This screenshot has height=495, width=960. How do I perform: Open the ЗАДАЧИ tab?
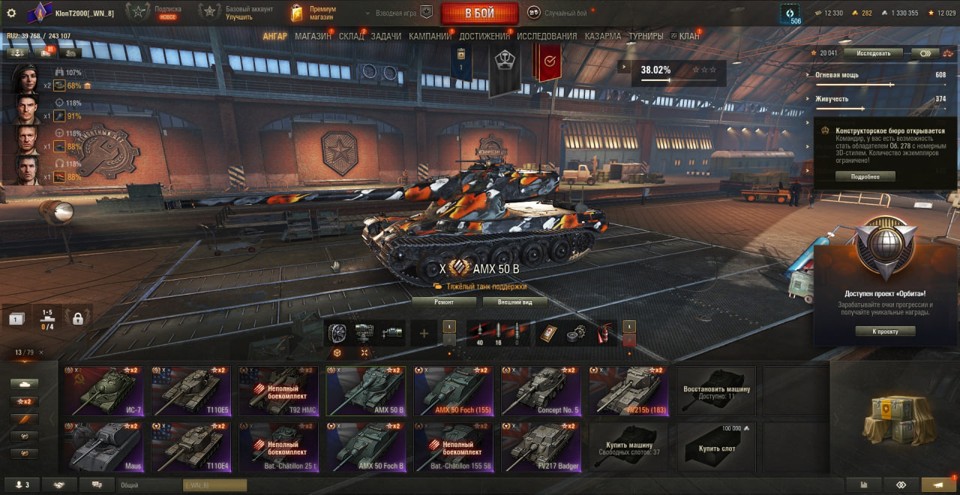(x=386, y=36)
